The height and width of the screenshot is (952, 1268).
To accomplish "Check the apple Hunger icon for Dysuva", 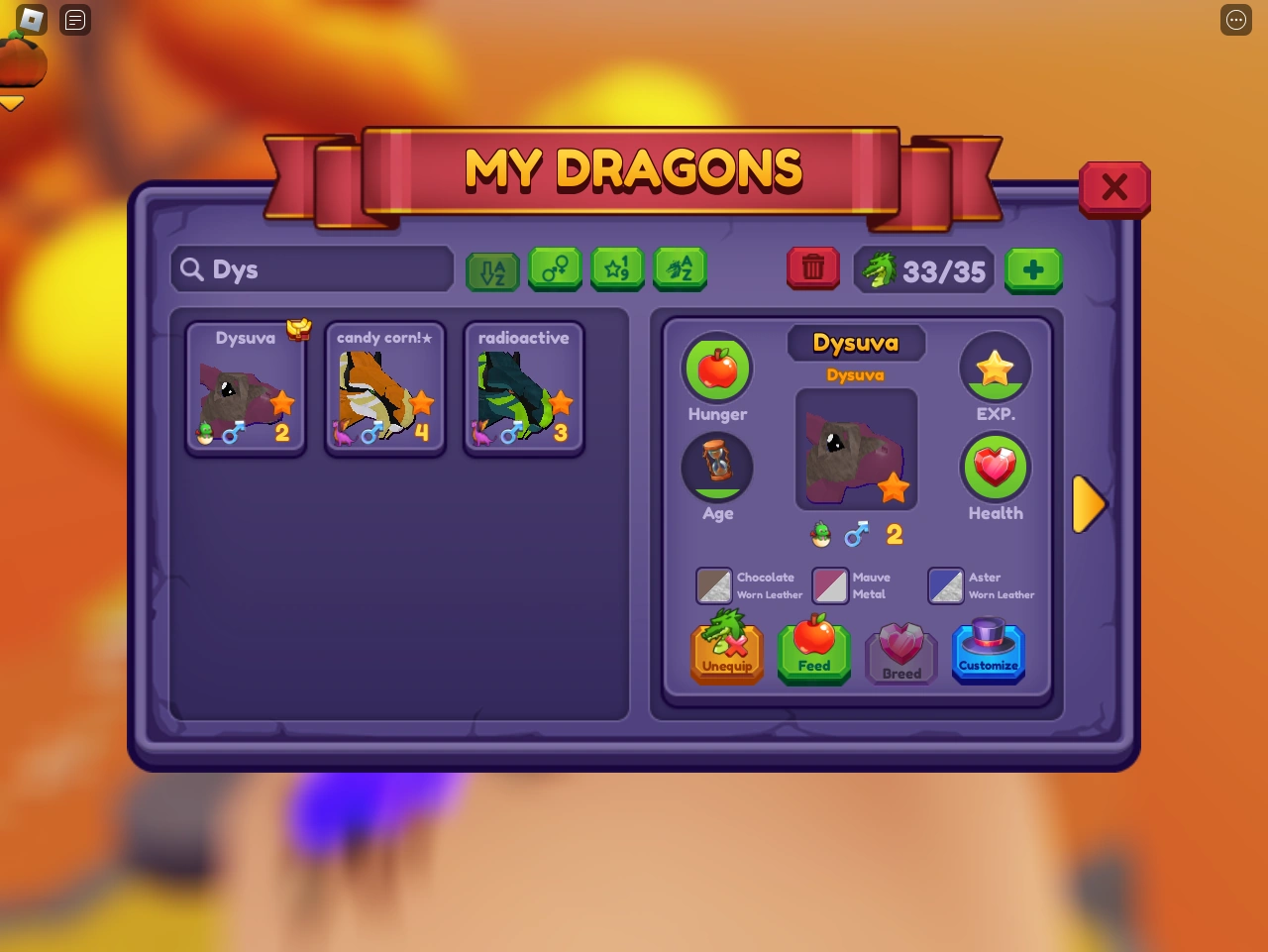I will click(x=717, y=368).
